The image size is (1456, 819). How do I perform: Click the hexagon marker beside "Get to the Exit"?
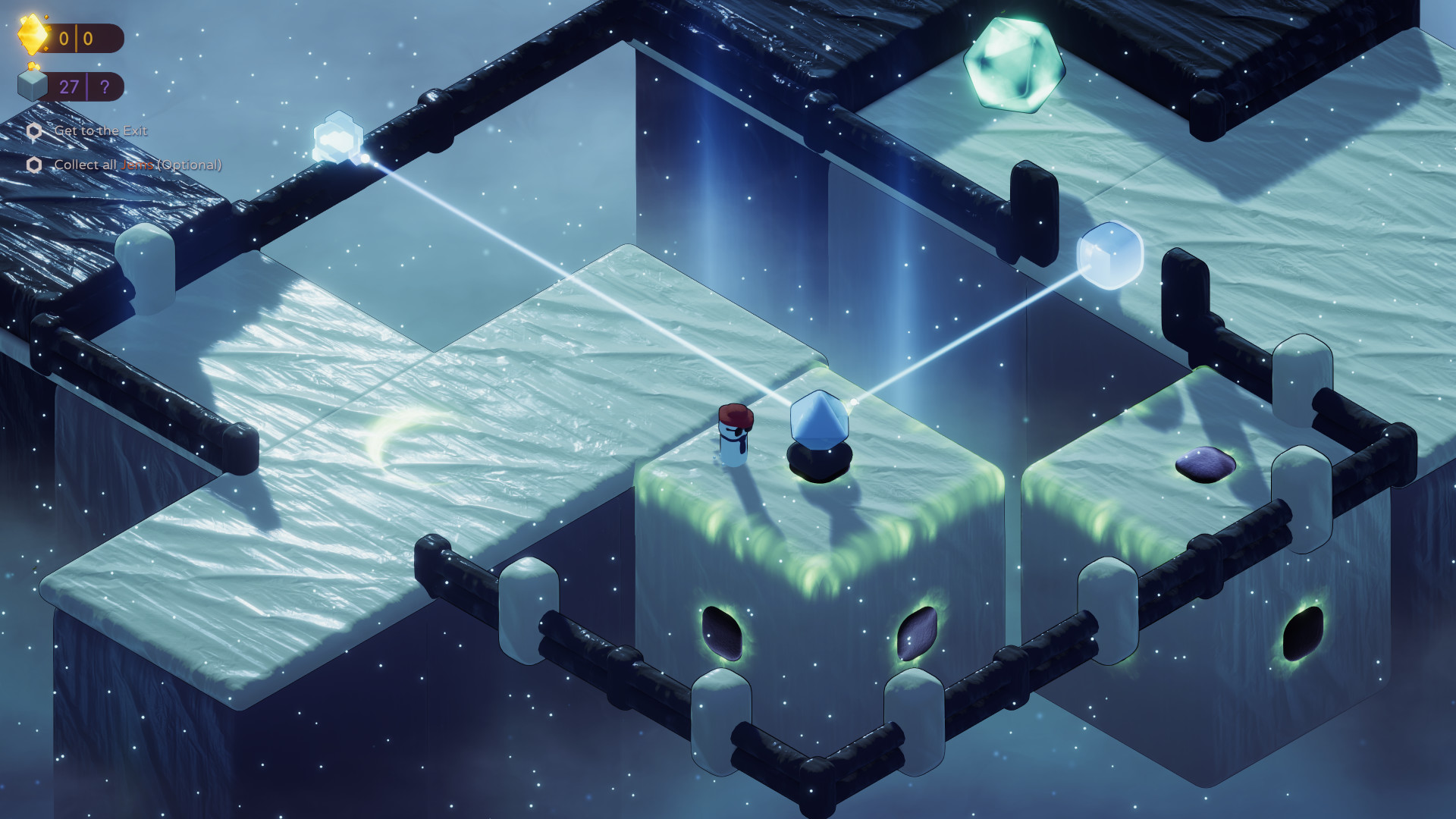tap(35, 131)
